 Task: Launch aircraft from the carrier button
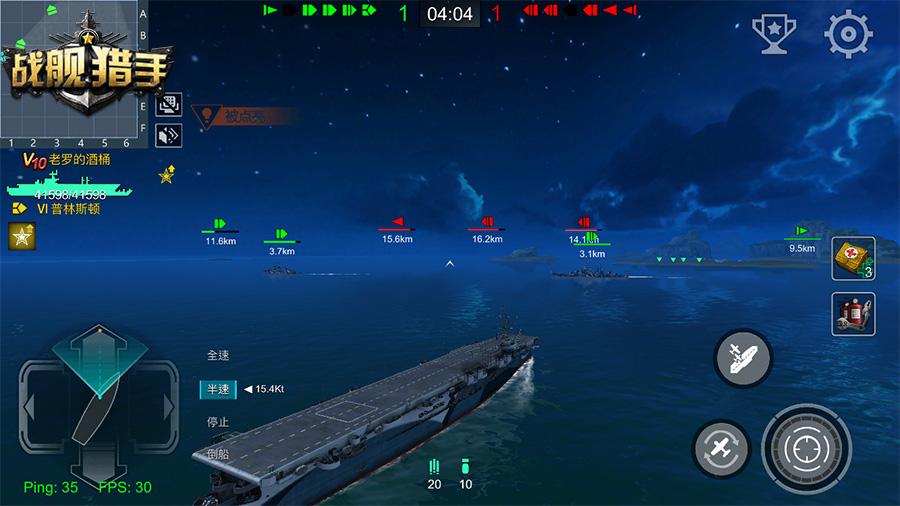point(743,358)
